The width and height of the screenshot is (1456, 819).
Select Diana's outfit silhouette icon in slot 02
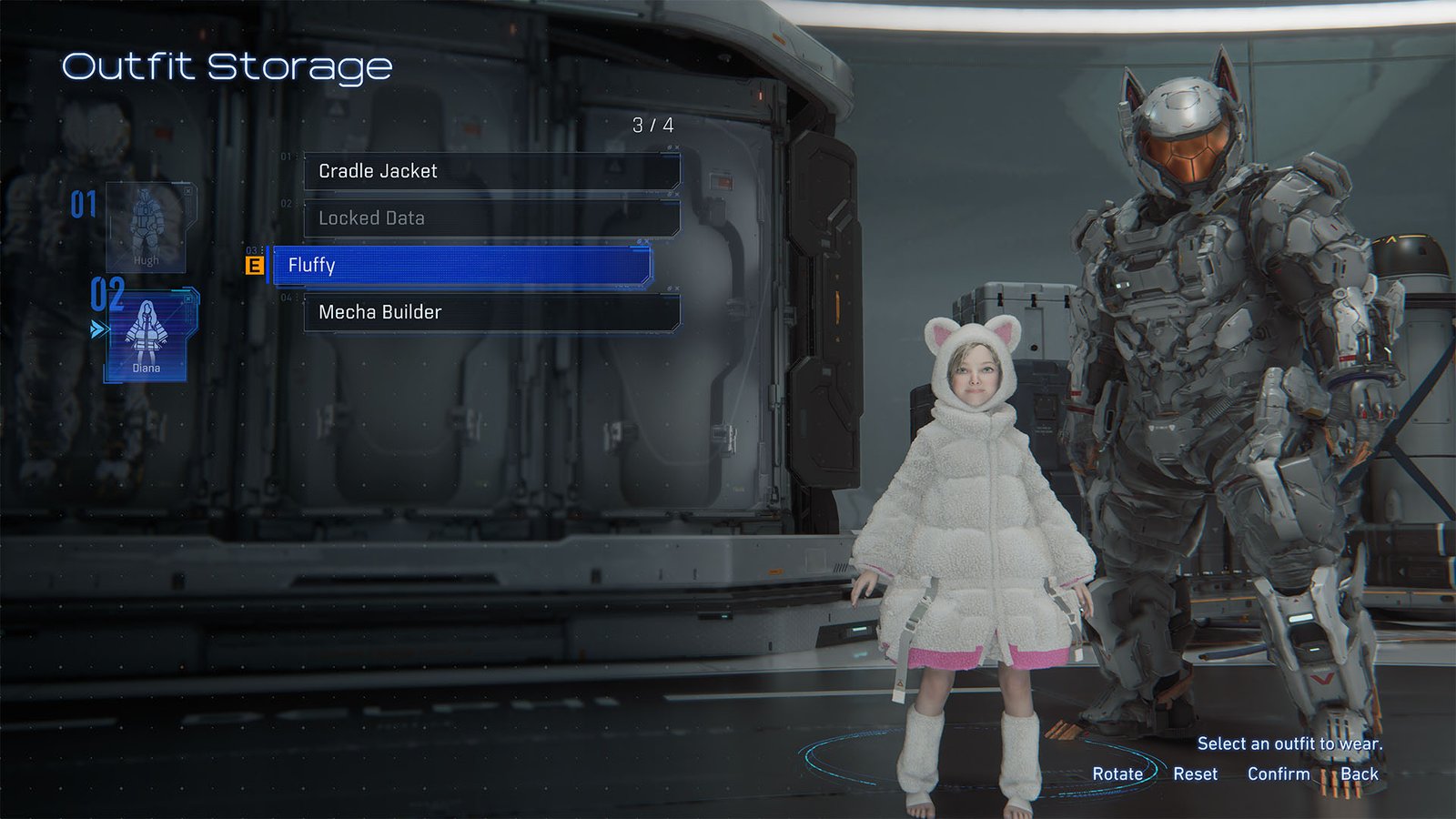tap(146, 329)
